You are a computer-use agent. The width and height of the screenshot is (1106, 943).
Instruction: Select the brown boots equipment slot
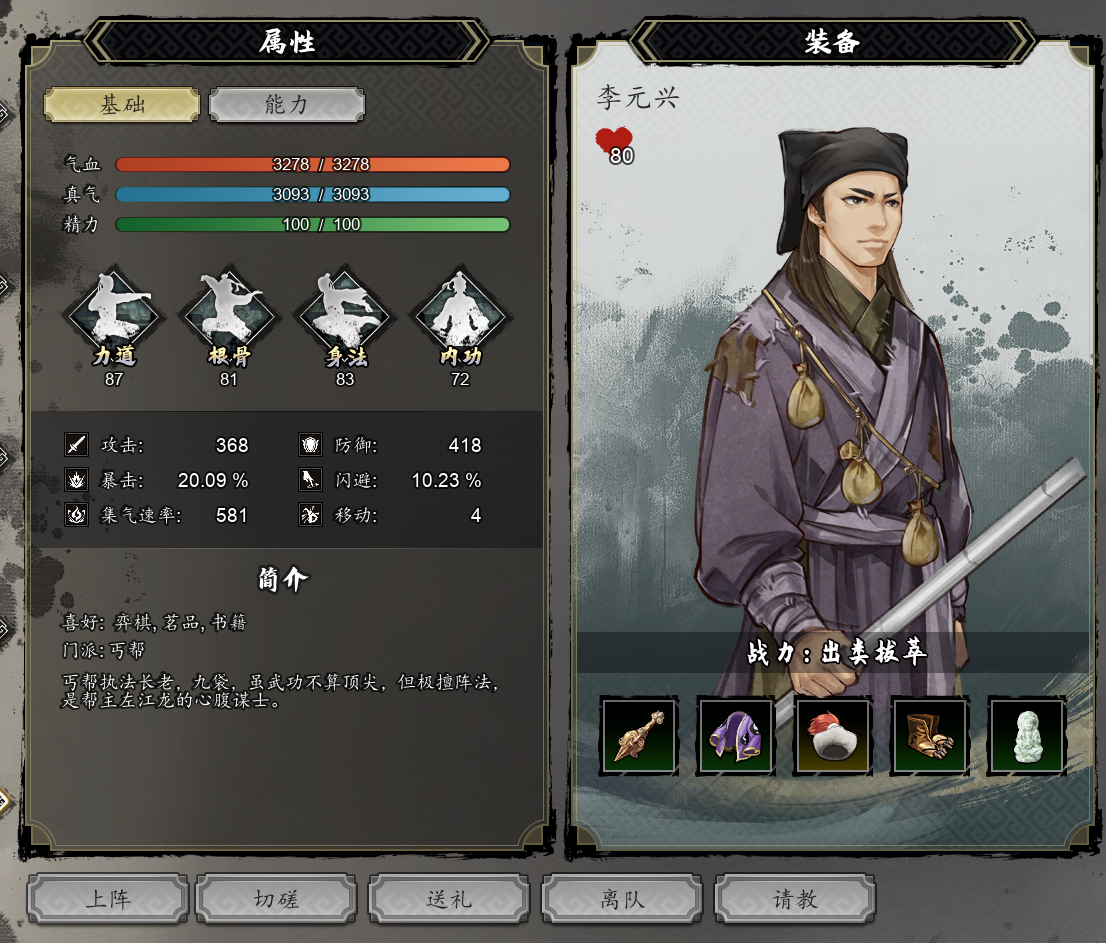pyautogui.click(x=930, y=737)
